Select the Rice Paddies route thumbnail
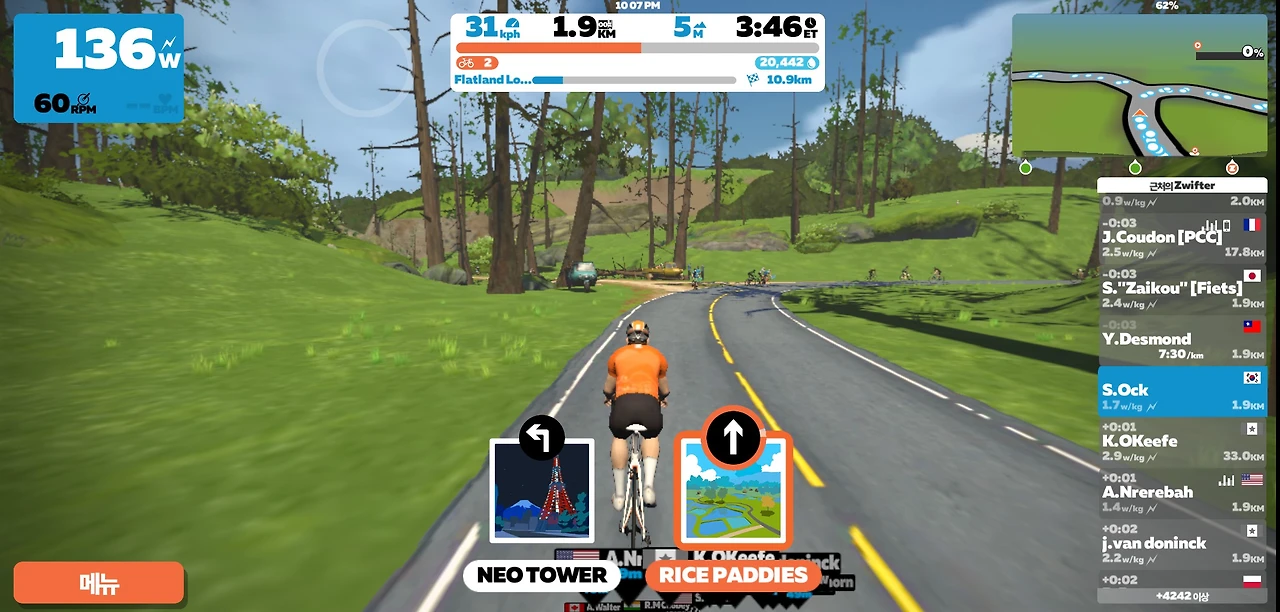This screenshot has height=612, width=1280. (x=733, y=490)
